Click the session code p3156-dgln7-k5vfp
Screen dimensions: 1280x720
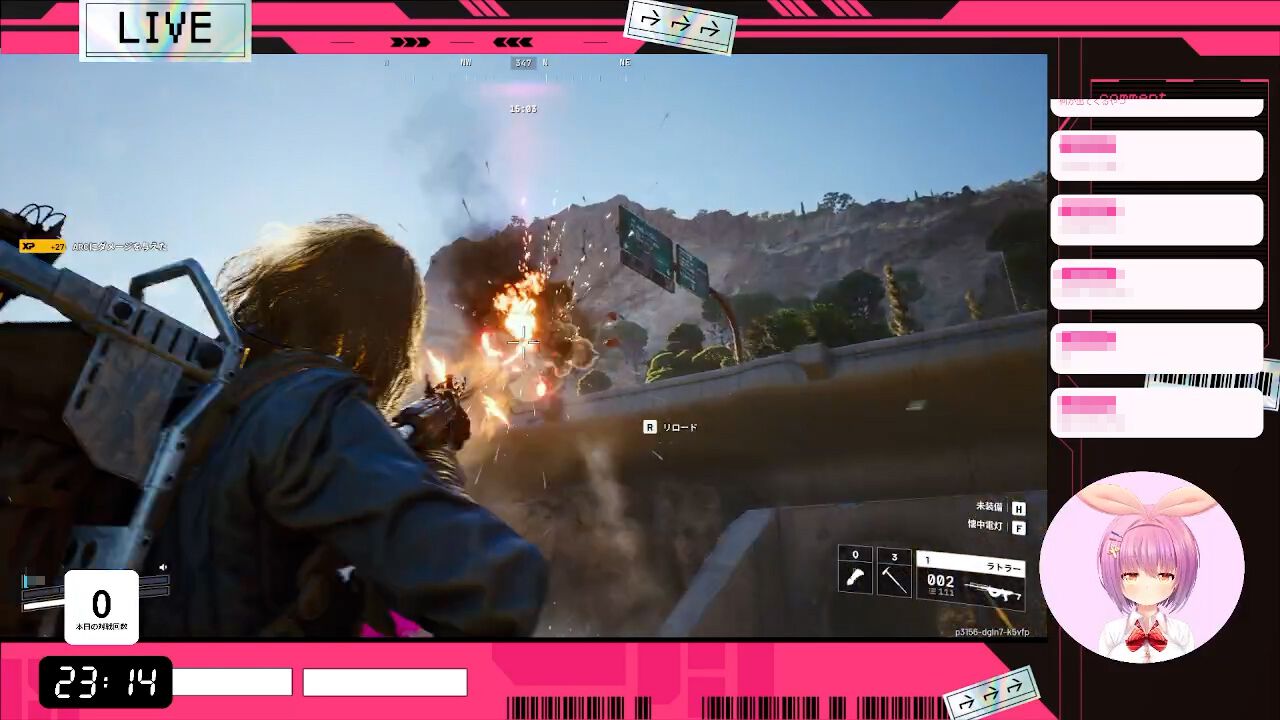click(x=990, y=632)
